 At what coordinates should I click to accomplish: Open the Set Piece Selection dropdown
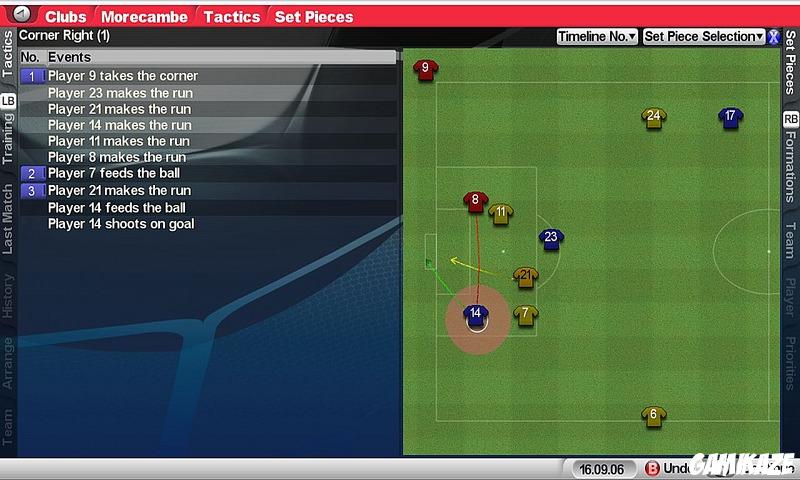(704, 37)
